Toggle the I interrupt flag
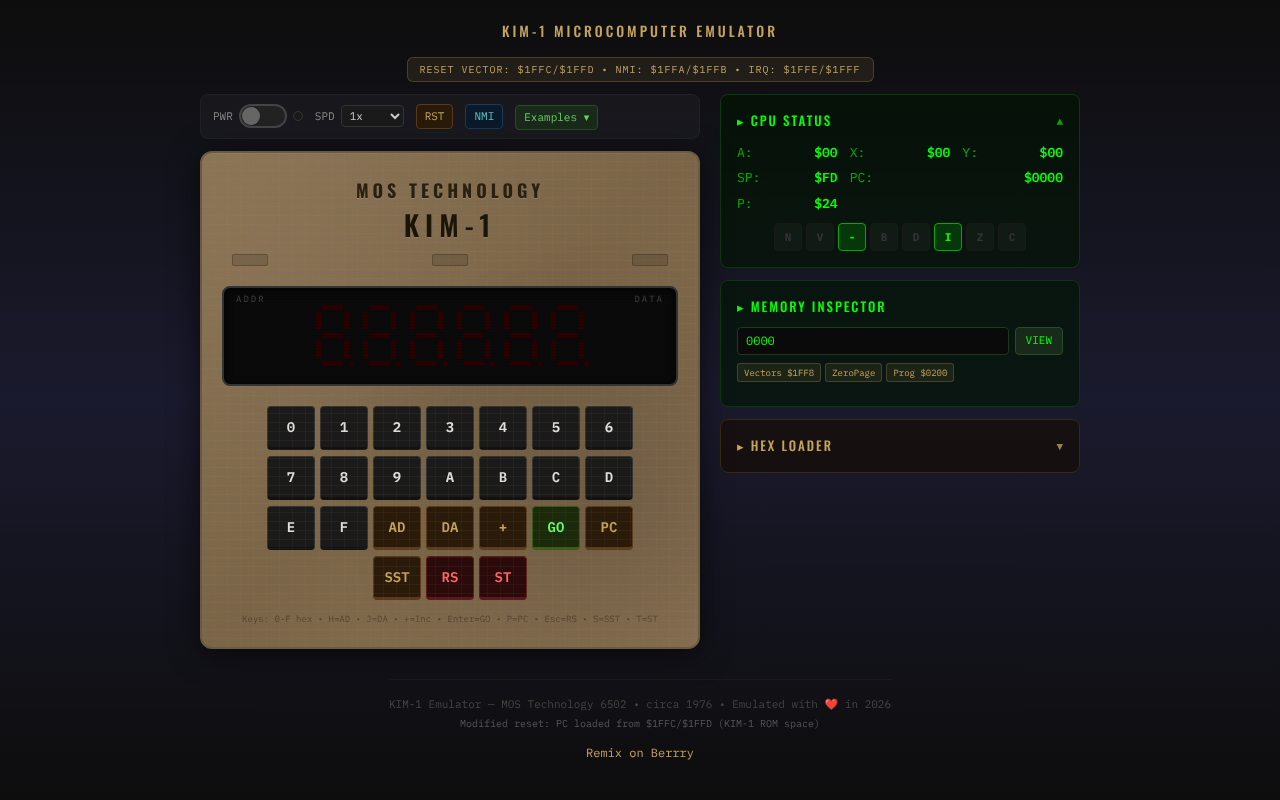Viewport: 1280px width, 800px height. coord(947,237)
